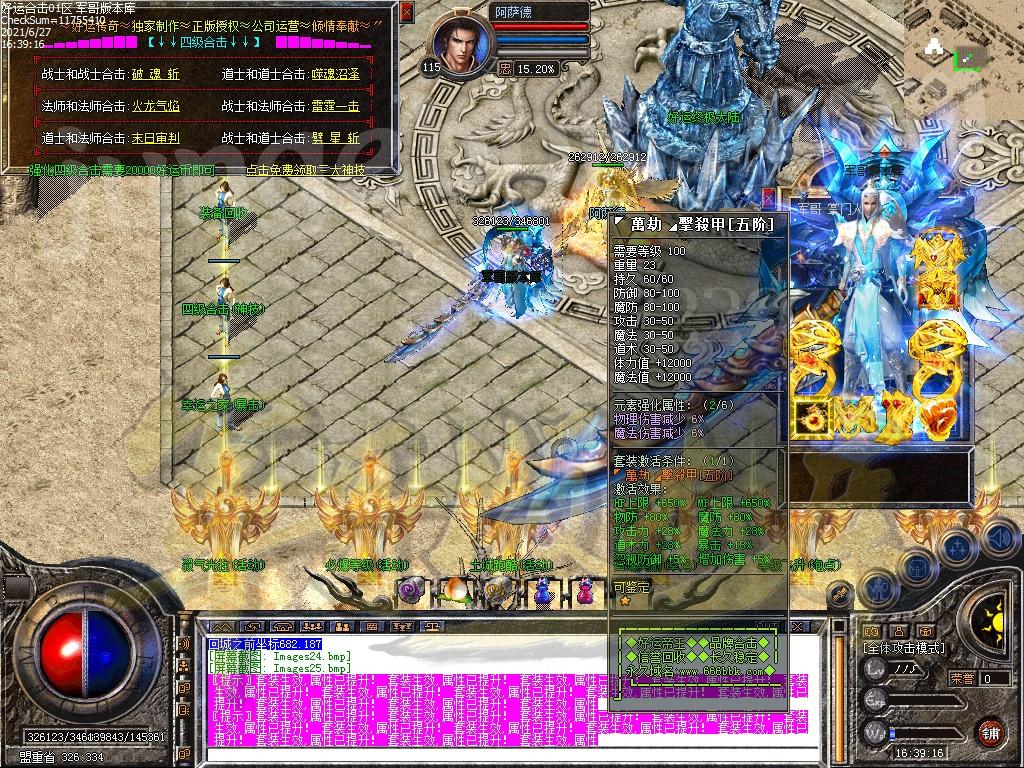Image resolution: width=1024 pixels, height=768 pixels.
Task: Select the 末日审判 combo skill link
Action: 155,138
